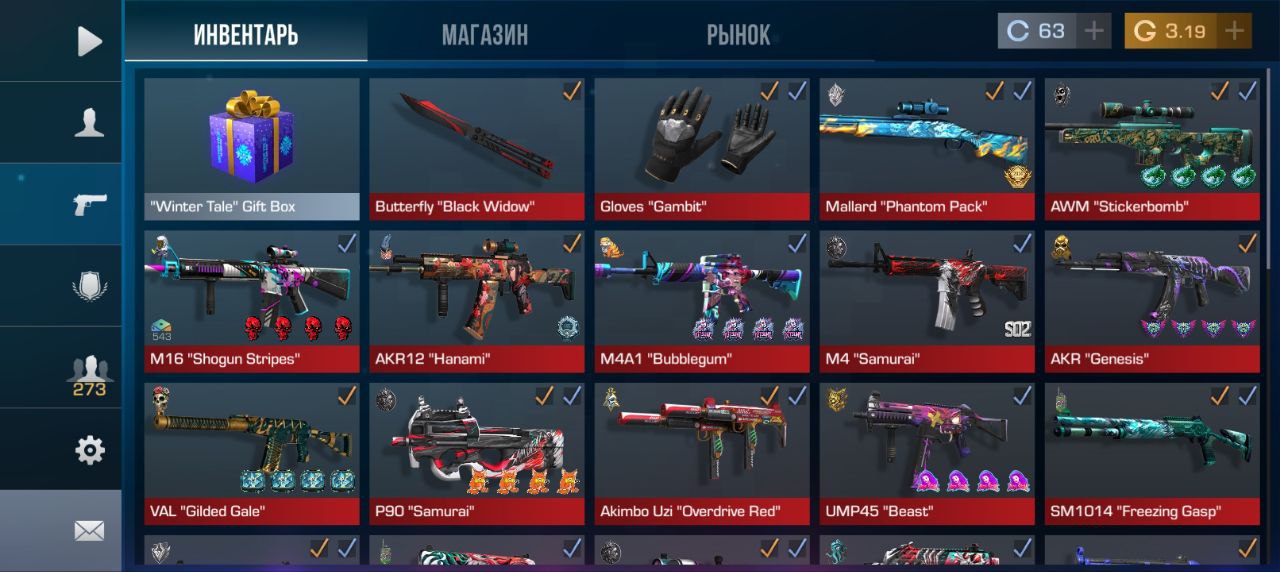Start the game with the play arrow
The width and height of the screenshot is (1280, 572).
(89, 41)
